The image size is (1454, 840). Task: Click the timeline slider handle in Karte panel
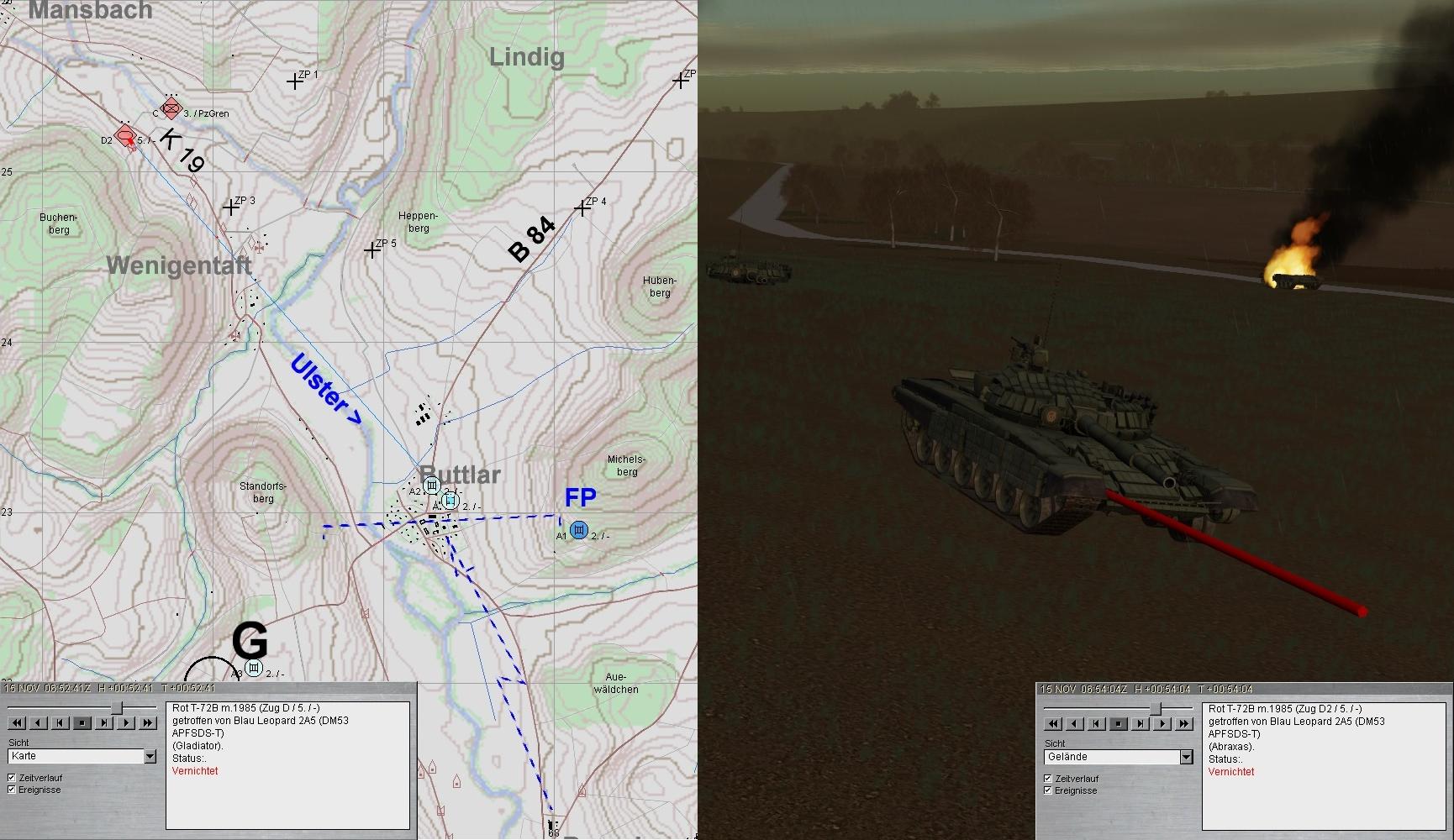point(117,708)
